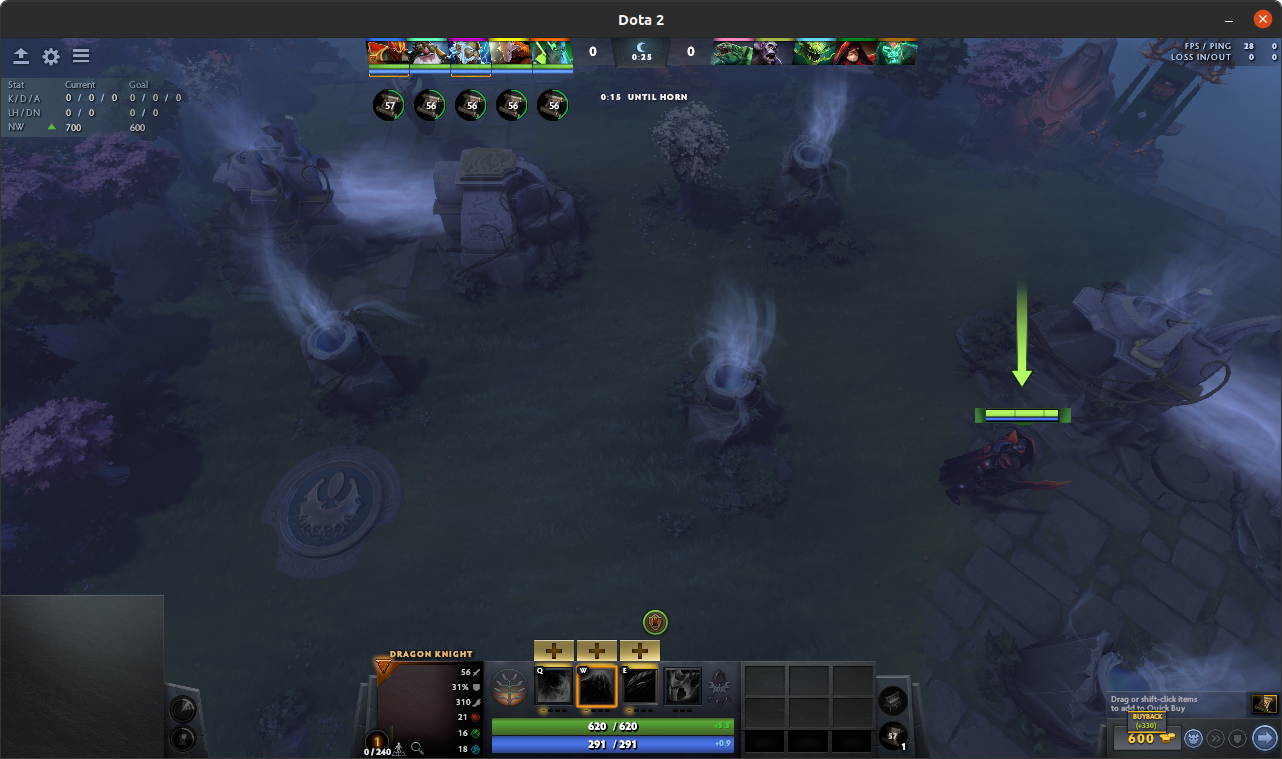This screenshot has width=1282, height=759.
Task: Open settings via the gear icon
Action: pyautogui.click(x=50, y=56)
